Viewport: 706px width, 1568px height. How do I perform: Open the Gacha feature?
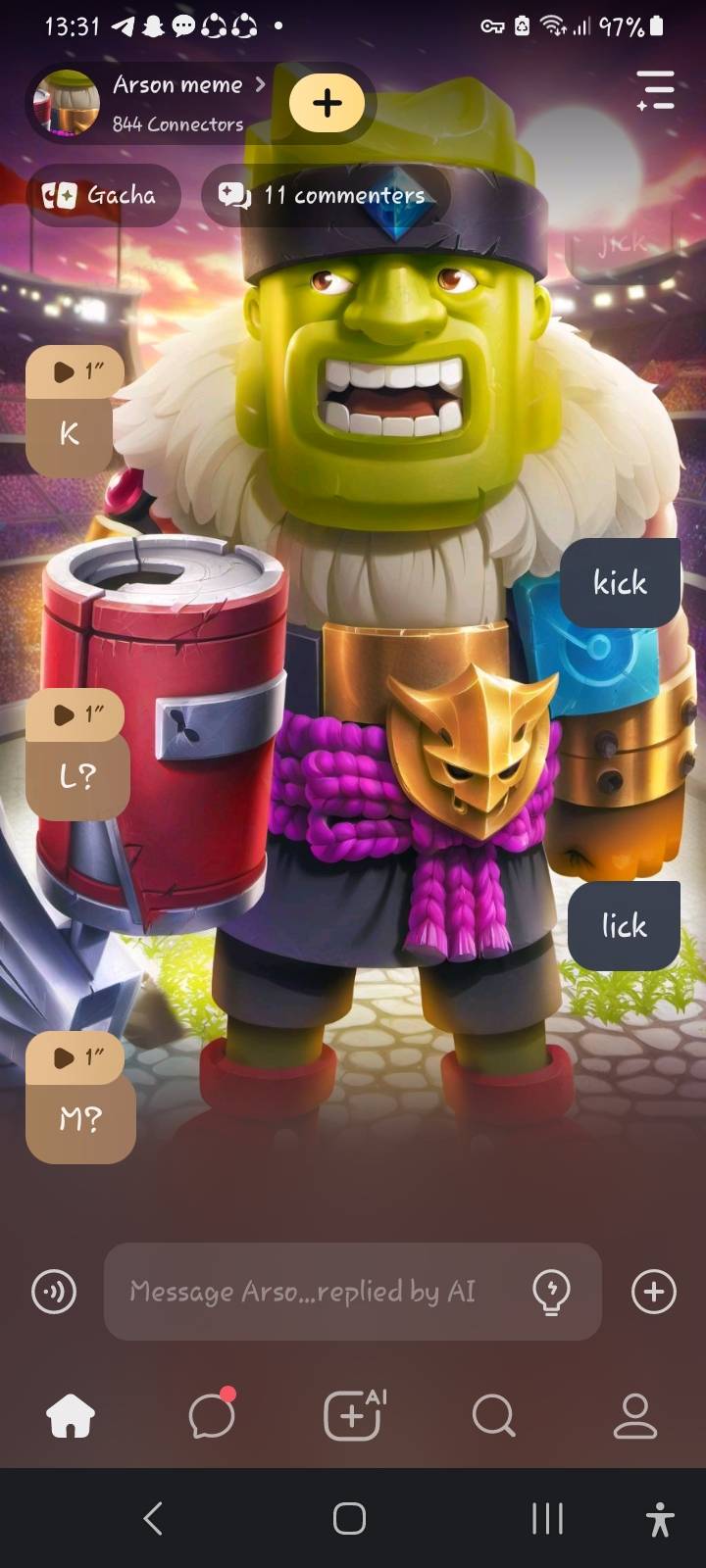pyautogui.click(x=100, y=195)
